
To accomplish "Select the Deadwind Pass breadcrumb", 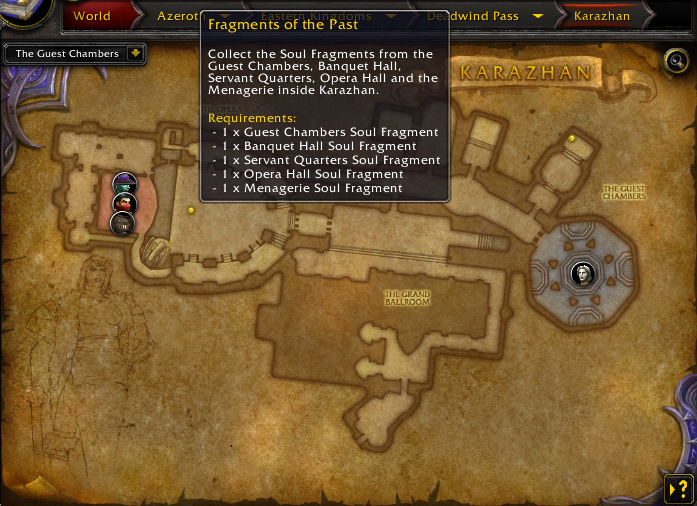I will (472, 16).
